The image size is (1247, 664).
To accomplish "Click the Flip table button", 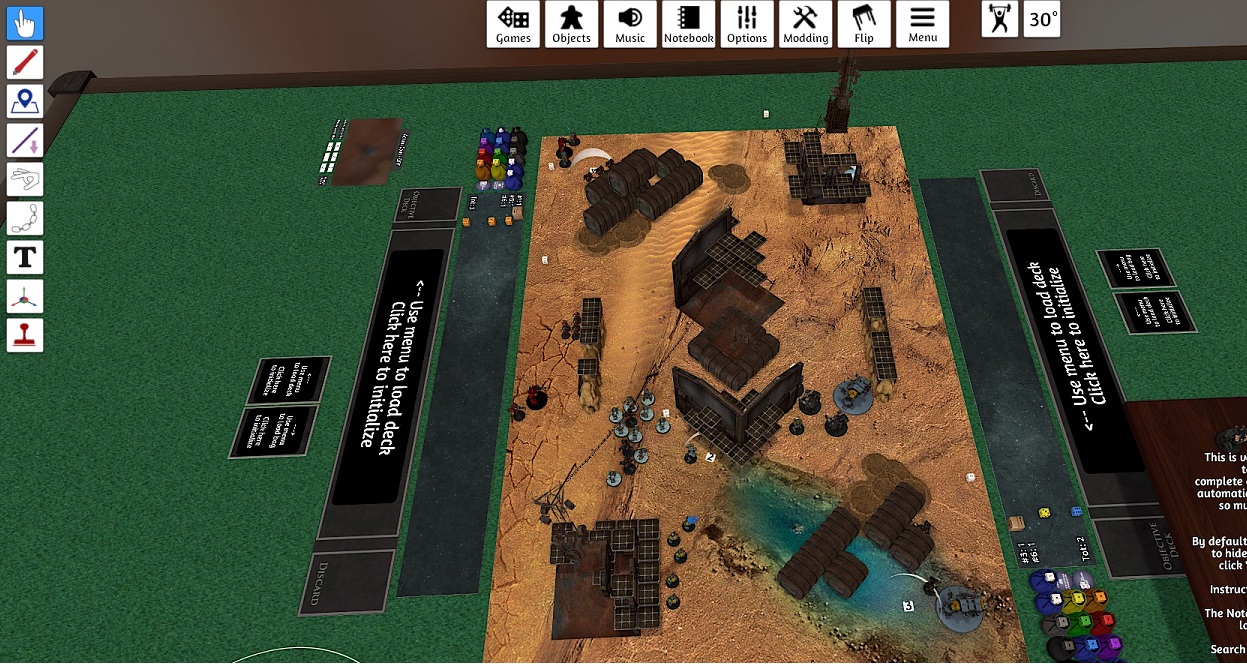I will (864, 24).
